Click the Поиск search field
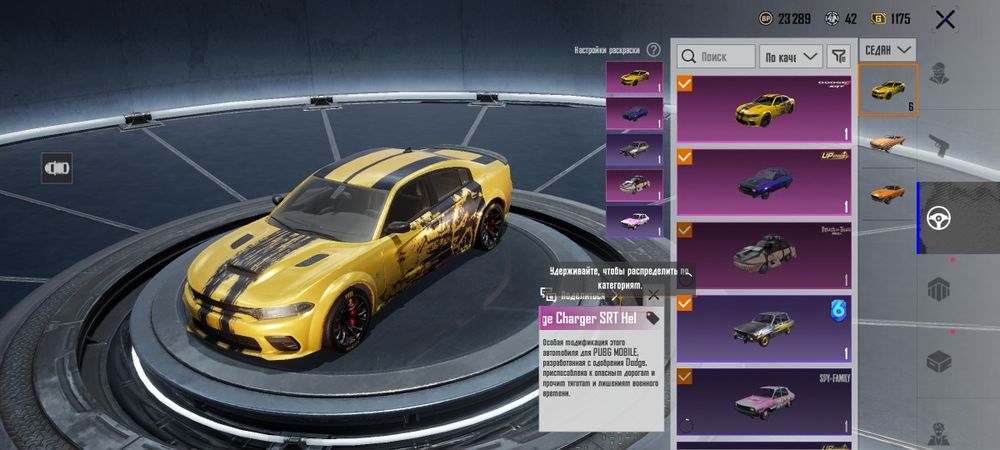The width and height of the screenshot is (1000, 450). (x=714, y=57)
